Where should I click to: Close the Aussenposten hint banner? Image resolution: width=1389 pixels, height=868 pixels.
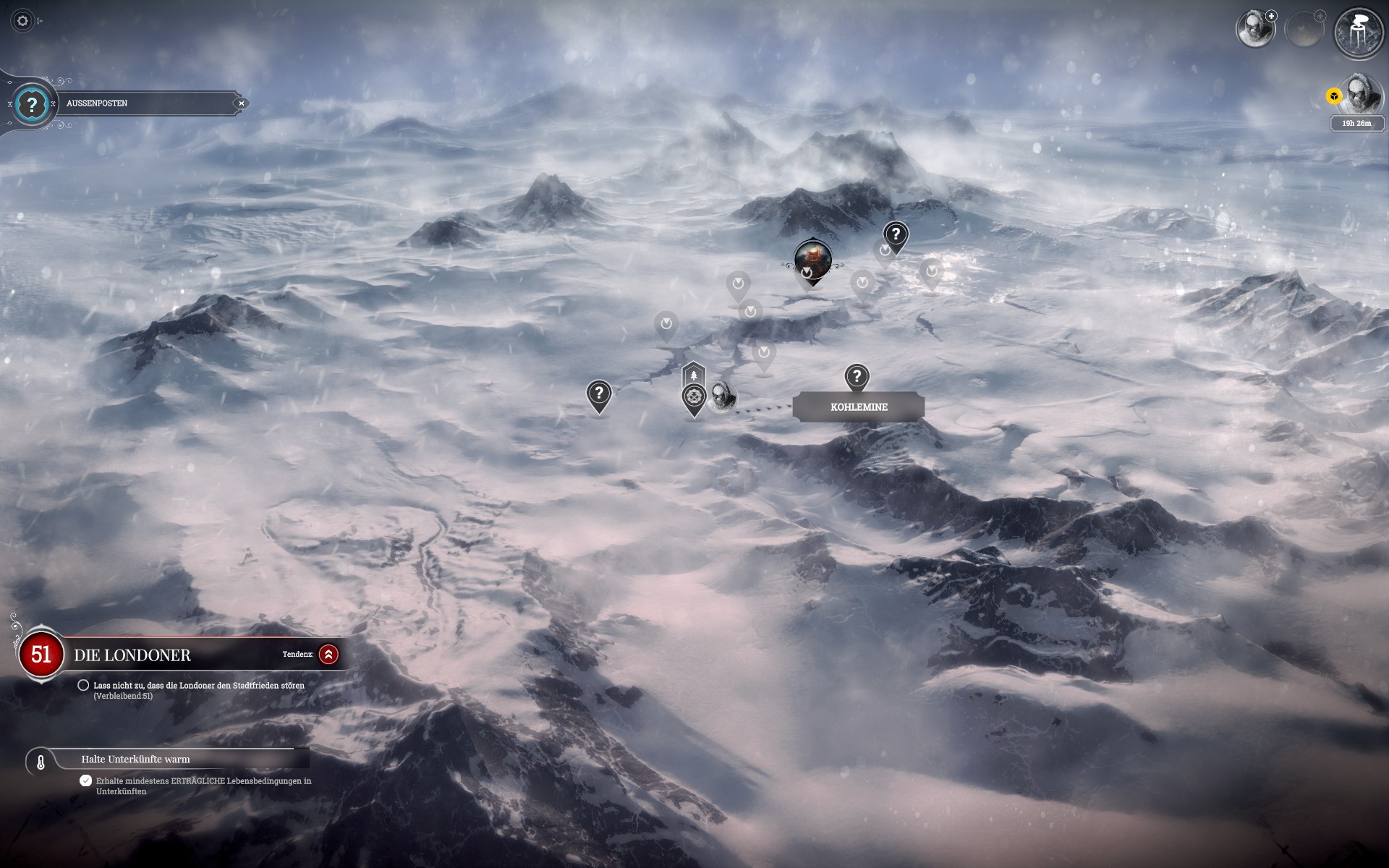point(242,103)
